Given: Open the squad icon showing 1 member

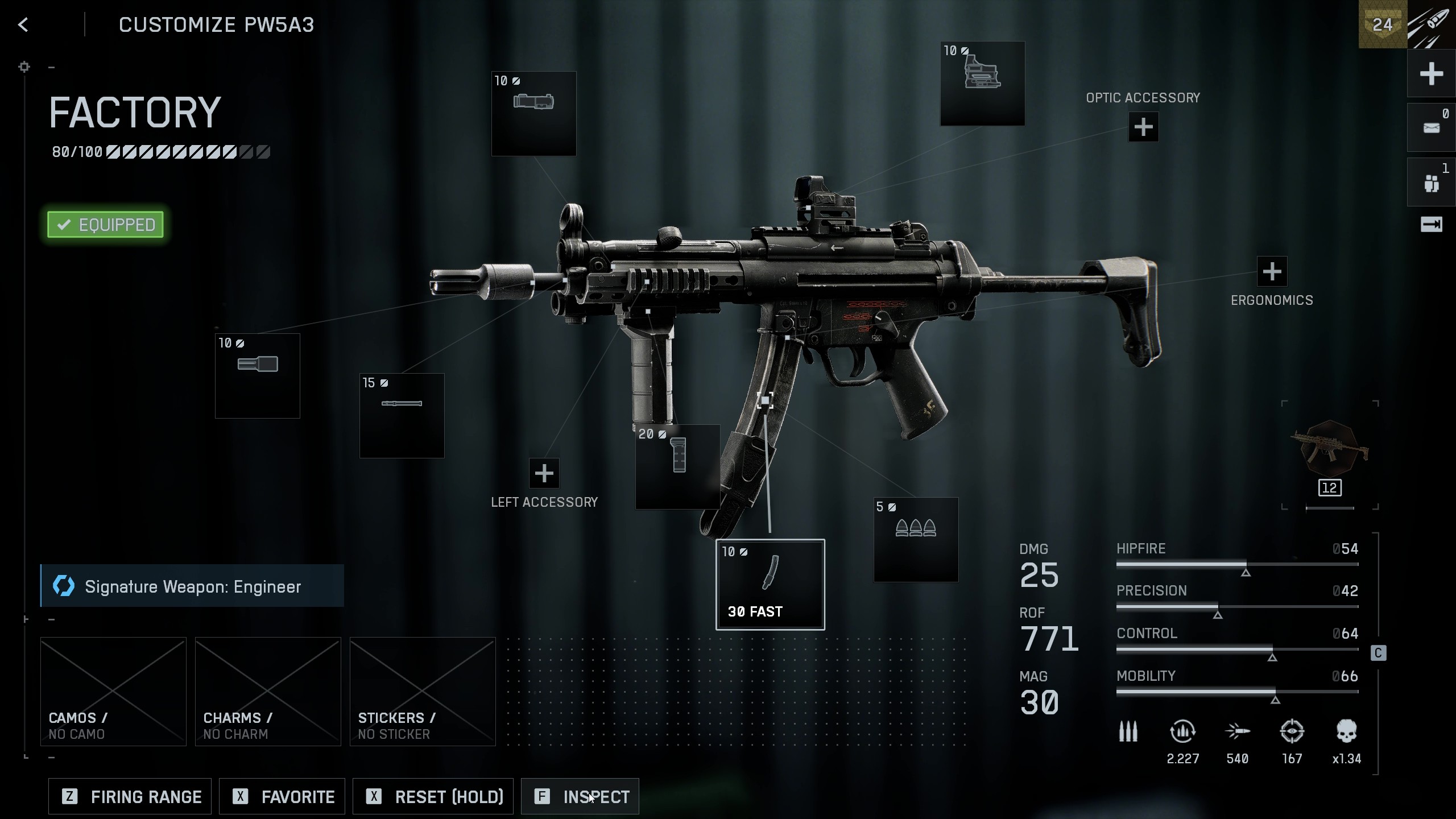Looking at the screenshot, I should tap(1431, 181).
